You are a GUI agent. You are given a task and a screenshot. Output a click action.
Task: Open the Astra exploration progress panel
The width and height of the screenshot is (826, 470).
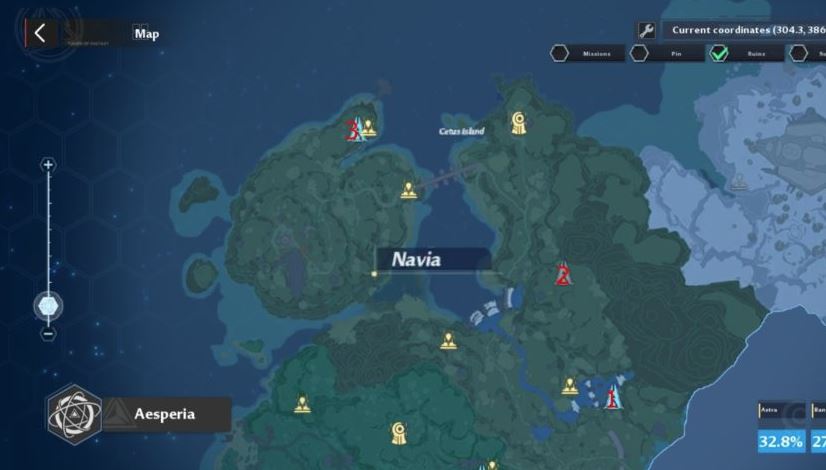pyautogui.click(x=780, y=431)
